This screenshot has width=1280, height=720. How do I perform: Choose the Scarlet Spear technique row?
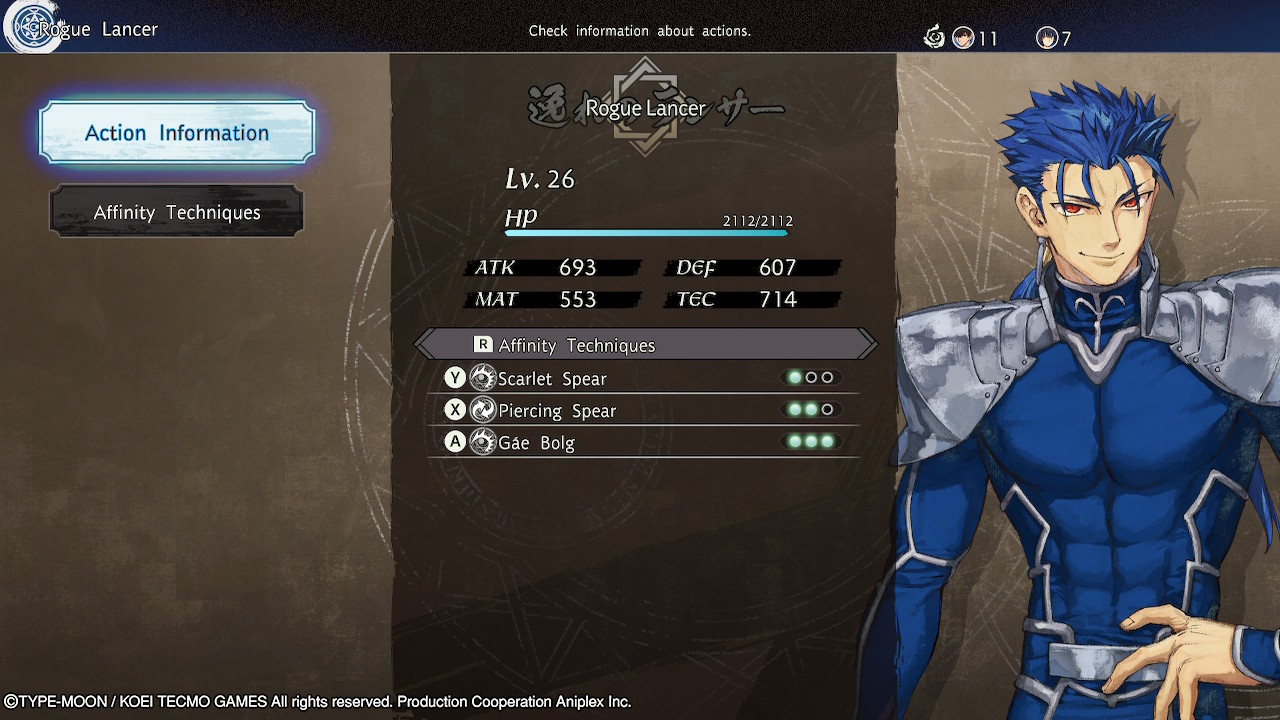click(643, 378)
